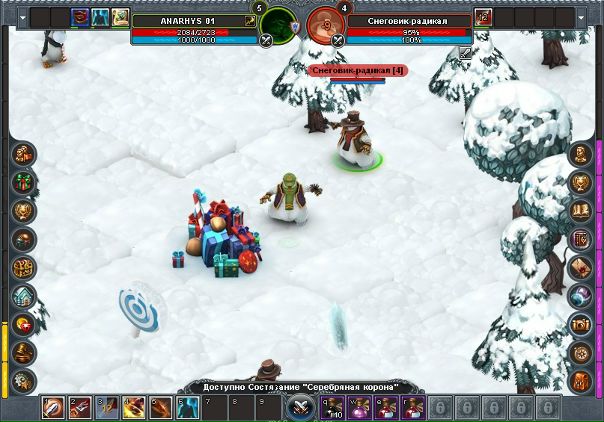Open the gear cog icon in left sidebar
The image size is (604, 422).
pyautogui.click(x=23, y=381)
